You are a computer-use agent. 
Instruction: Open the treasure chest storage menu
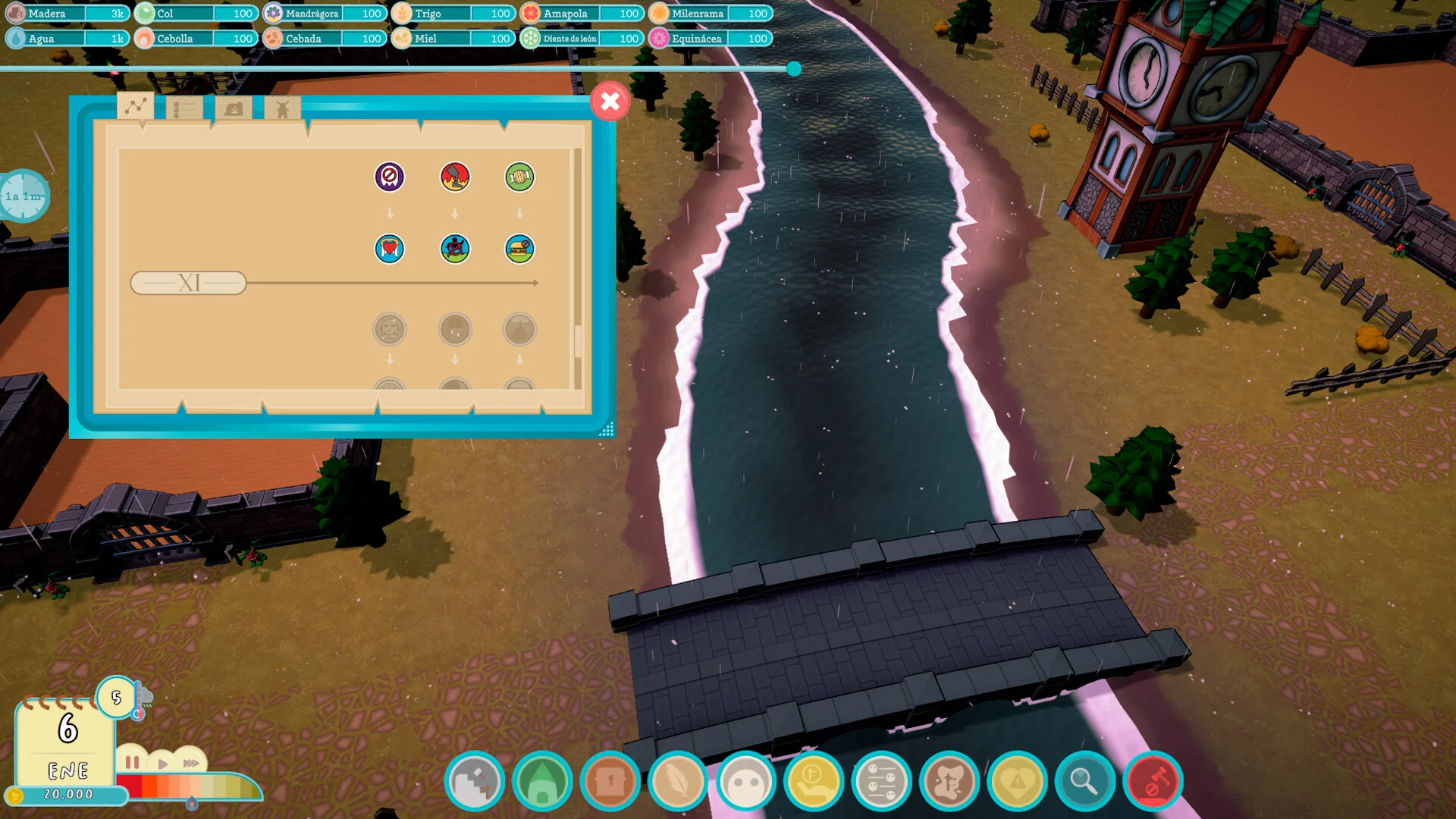610,781
